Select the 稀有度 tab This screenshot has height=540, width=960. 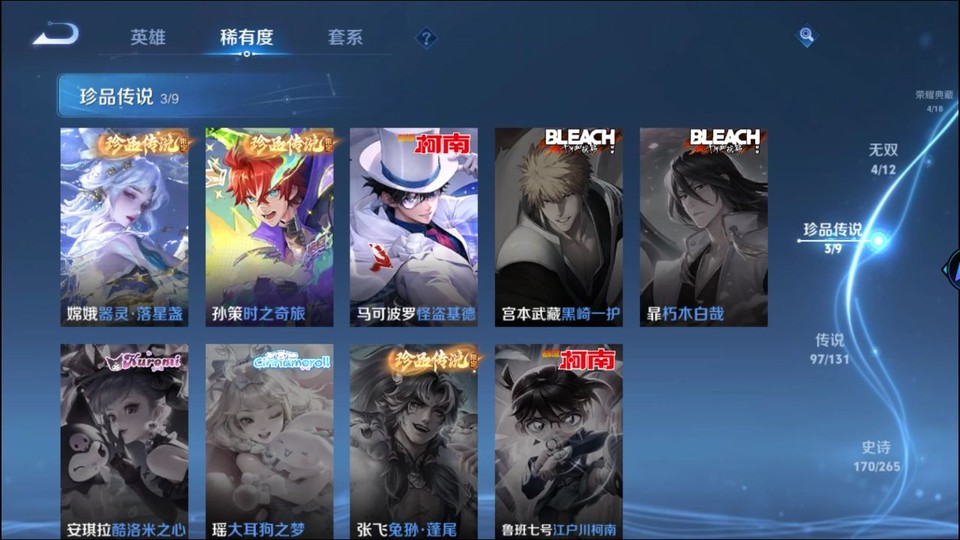coord(246,38)
